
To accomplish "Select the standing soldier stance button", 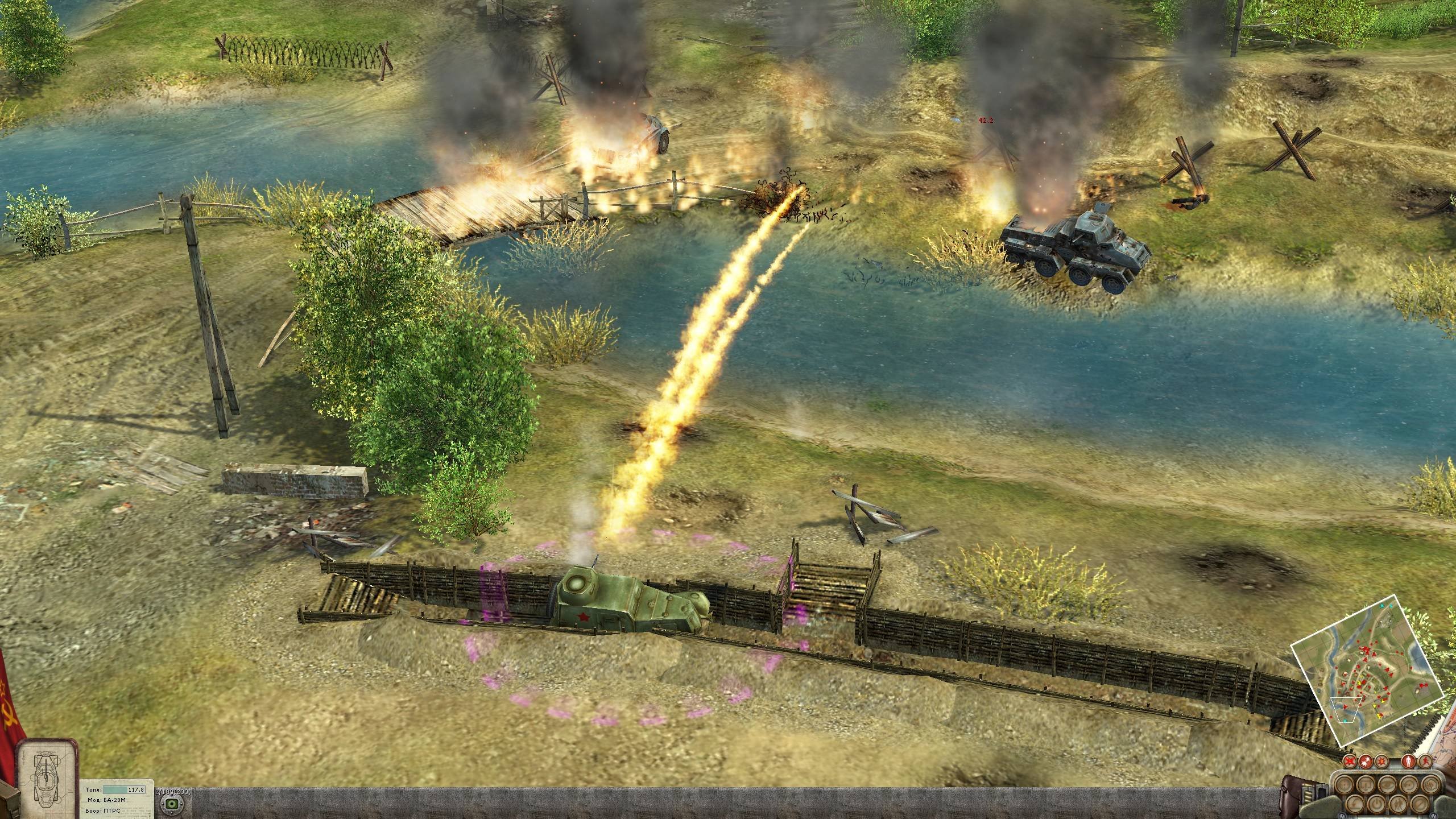I will click(1408, 761).
